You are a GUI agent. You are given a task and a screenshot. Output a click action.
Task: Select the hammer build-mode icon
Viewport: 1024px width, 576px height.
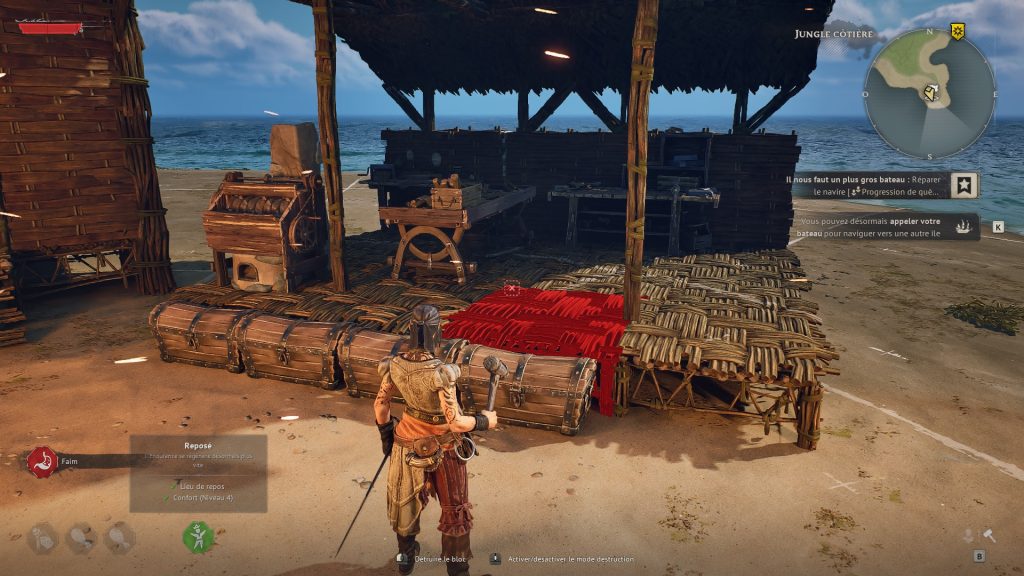click(989, 536)
